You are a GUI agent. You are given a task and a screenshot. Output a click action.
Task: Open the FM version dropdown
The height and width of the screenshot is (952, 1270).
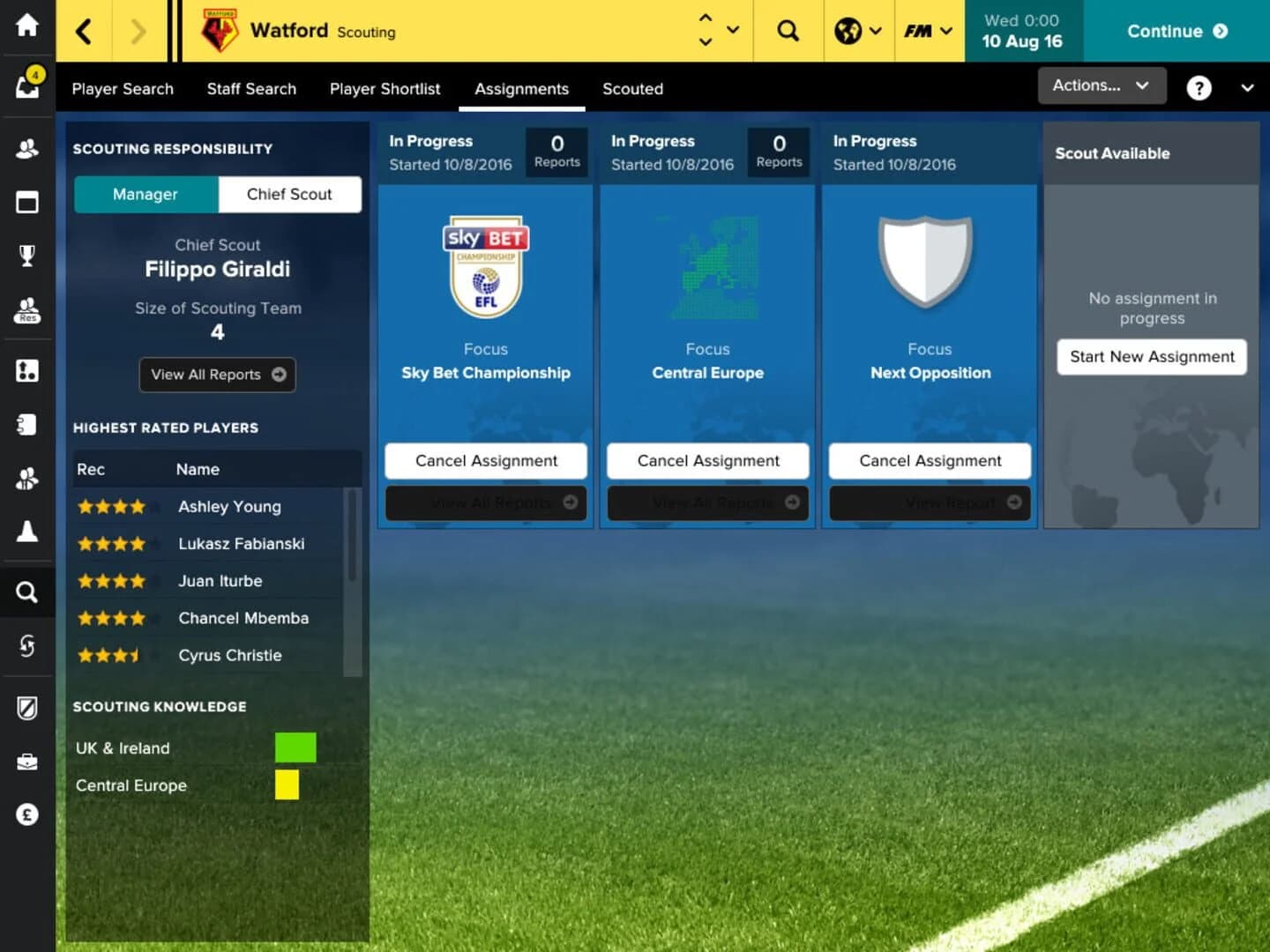click(x=928, y=31)
